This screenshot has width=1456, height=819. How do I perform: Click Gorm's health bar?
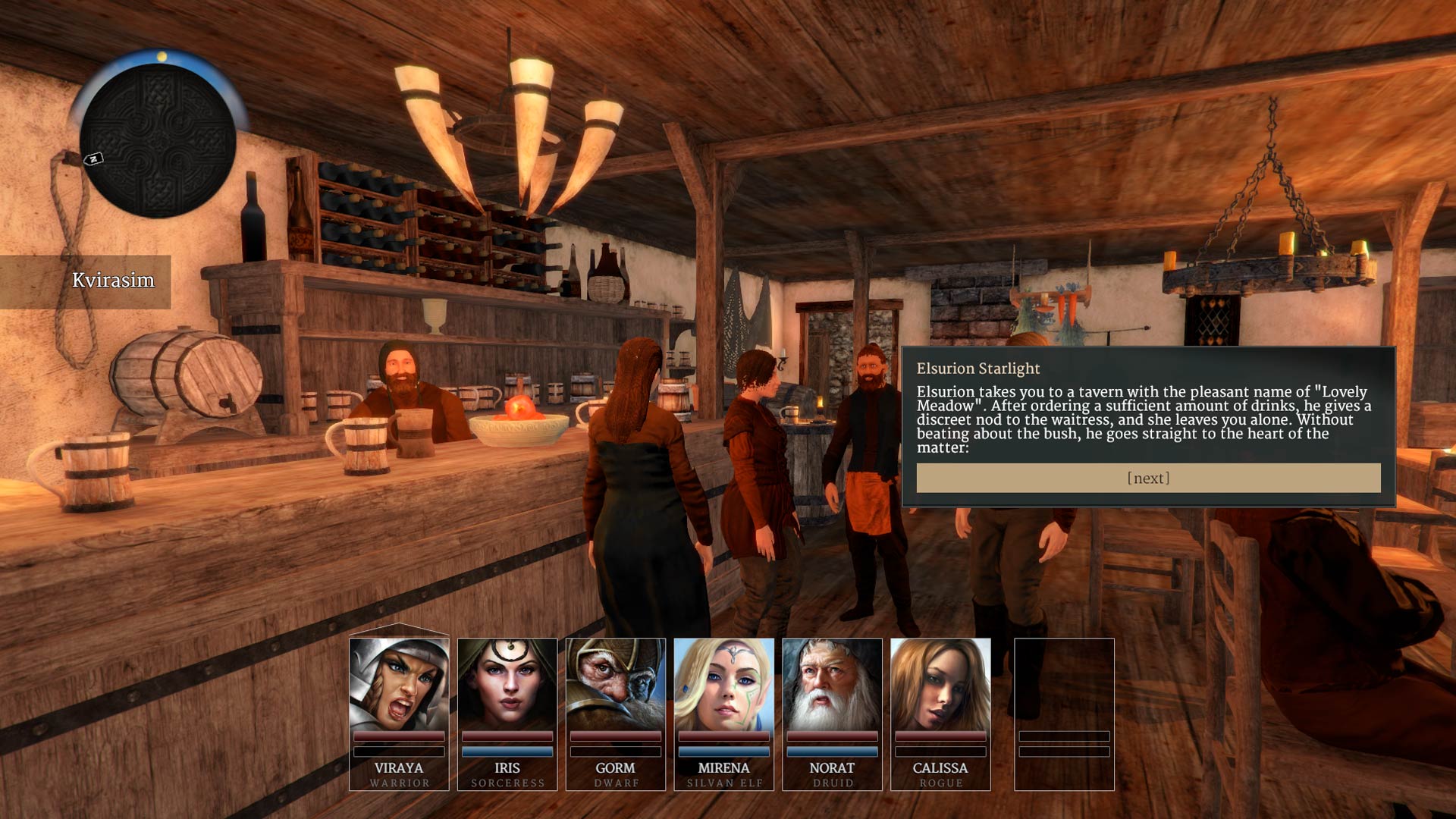(615, 735)
